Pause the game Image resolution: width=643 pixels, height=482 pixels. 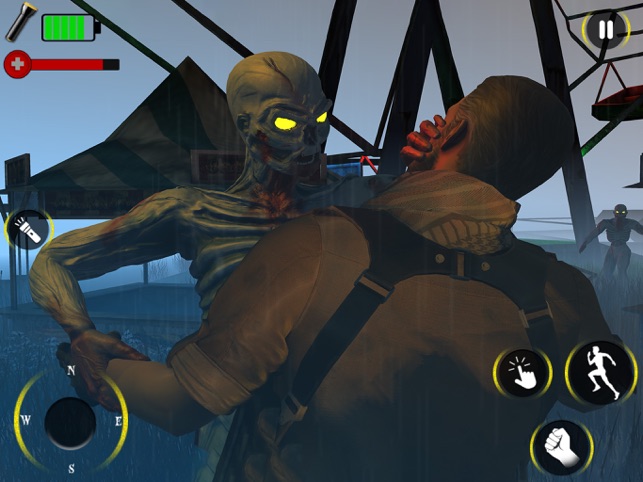pos(605,30)
